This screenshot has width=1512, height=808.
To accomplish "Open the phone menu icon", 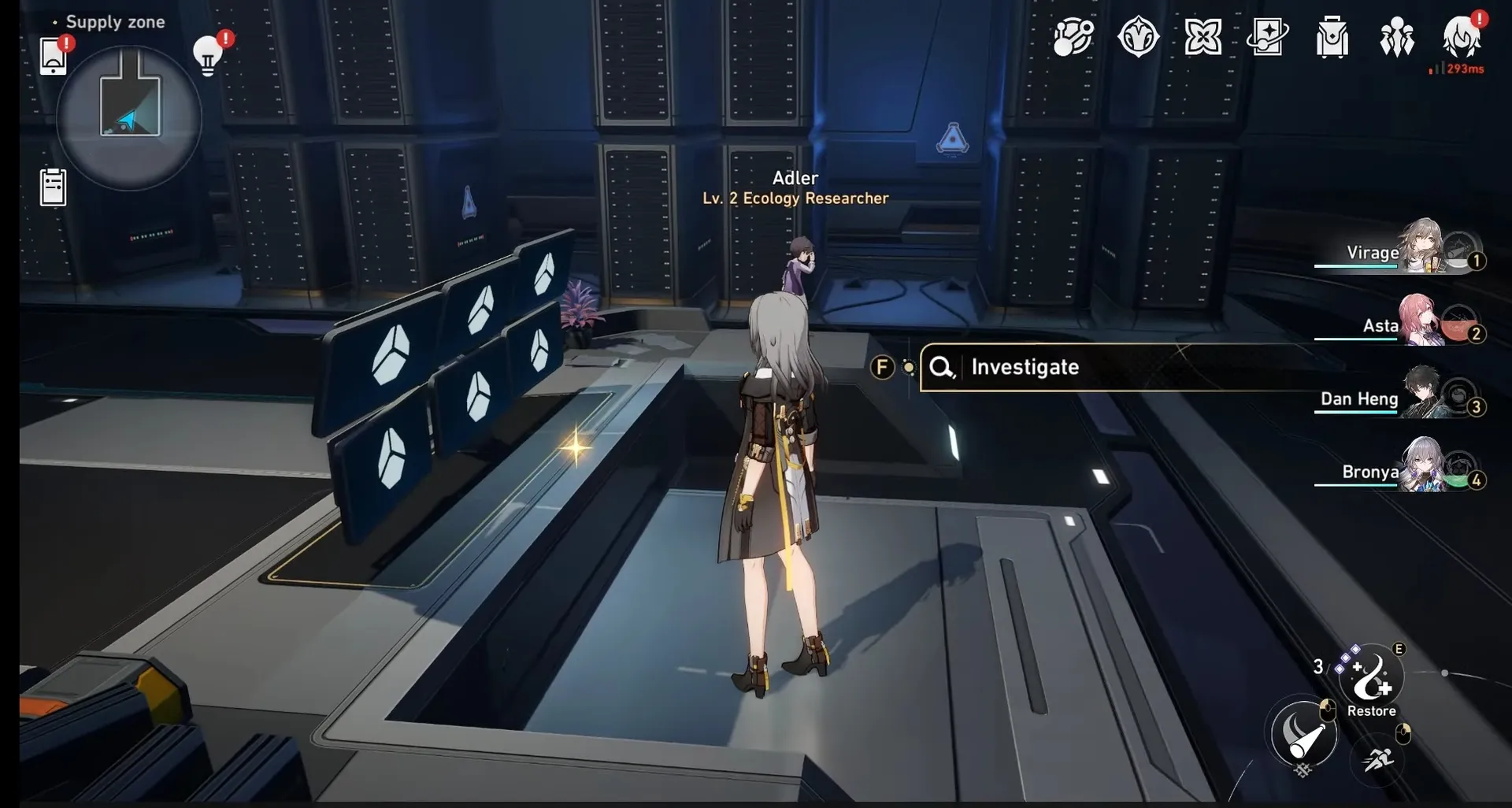I will [x=53, y=56].
